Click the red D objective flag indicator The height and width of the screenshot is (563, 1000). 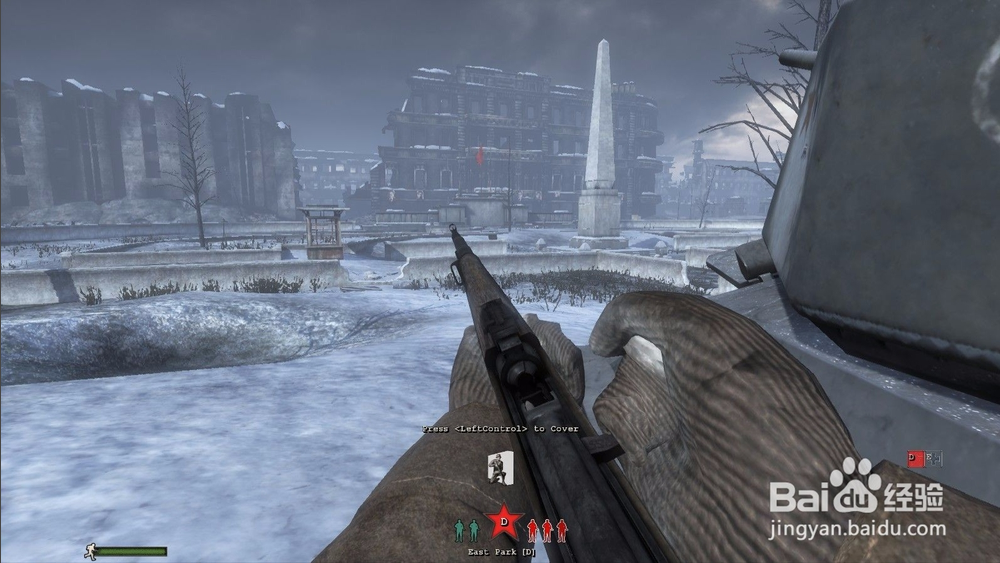pos(915,459)
